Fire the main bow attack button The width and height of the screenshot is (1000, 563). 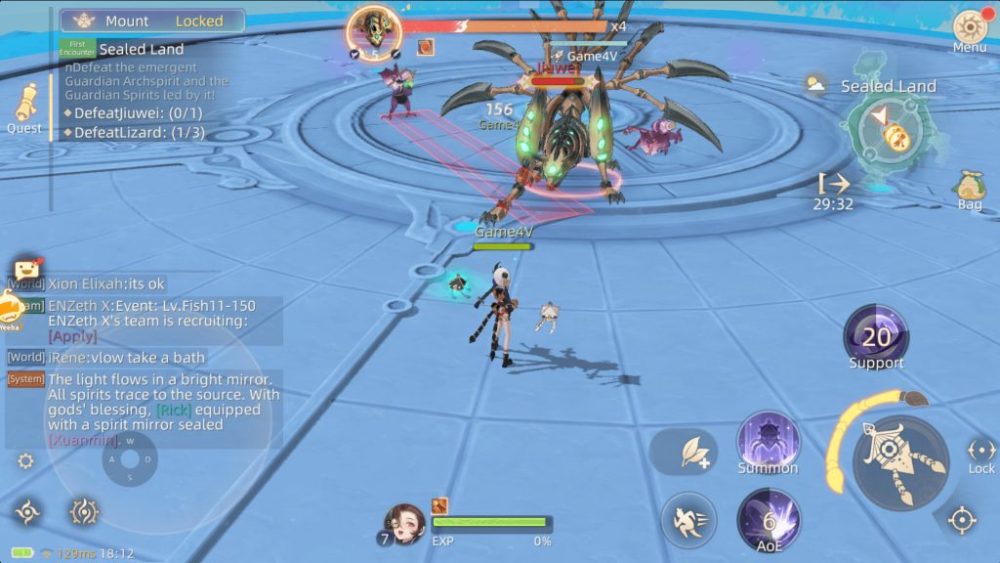point(900,462)
